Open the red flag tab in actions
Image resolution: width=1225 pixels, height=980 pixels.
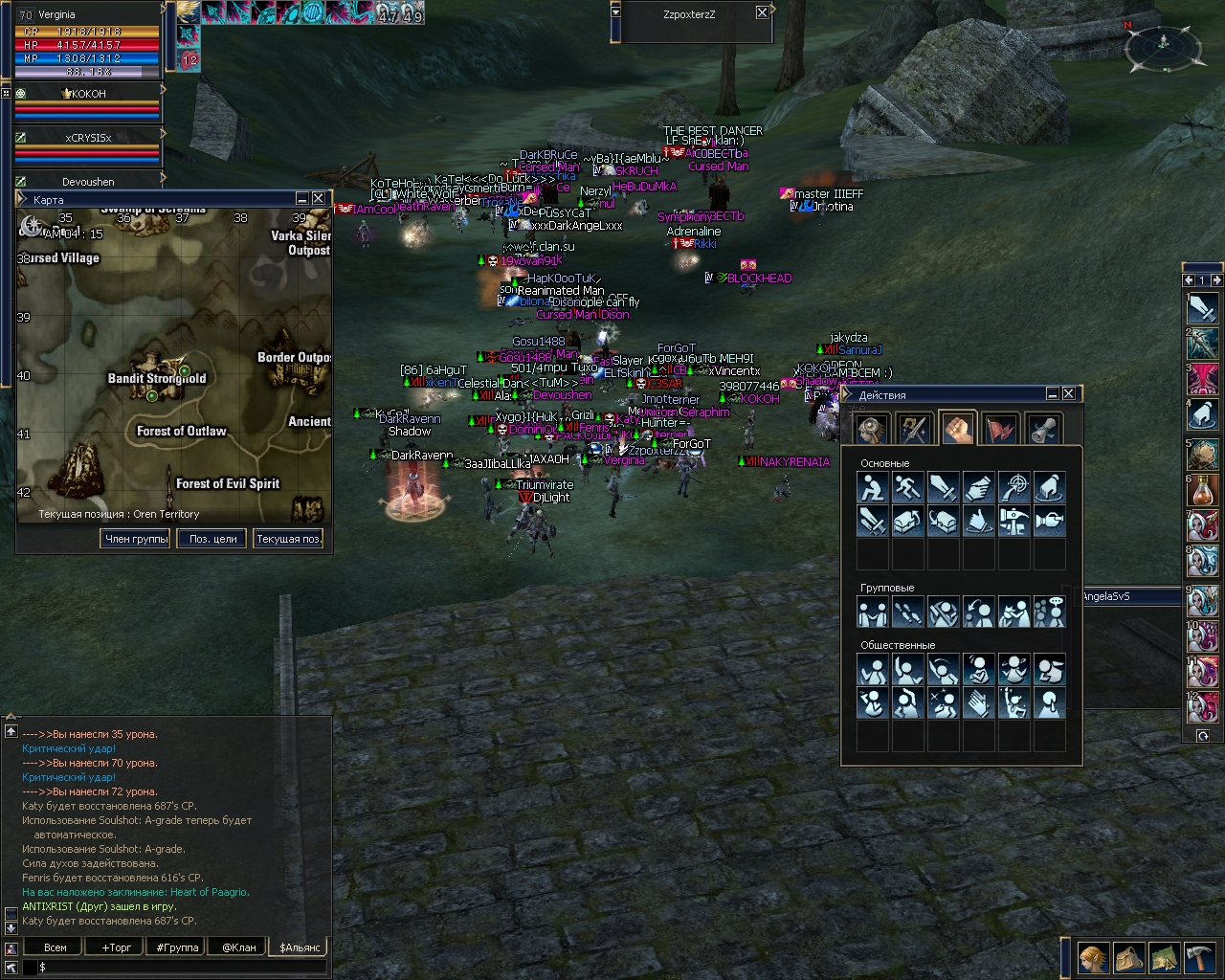click(1000, 429)
